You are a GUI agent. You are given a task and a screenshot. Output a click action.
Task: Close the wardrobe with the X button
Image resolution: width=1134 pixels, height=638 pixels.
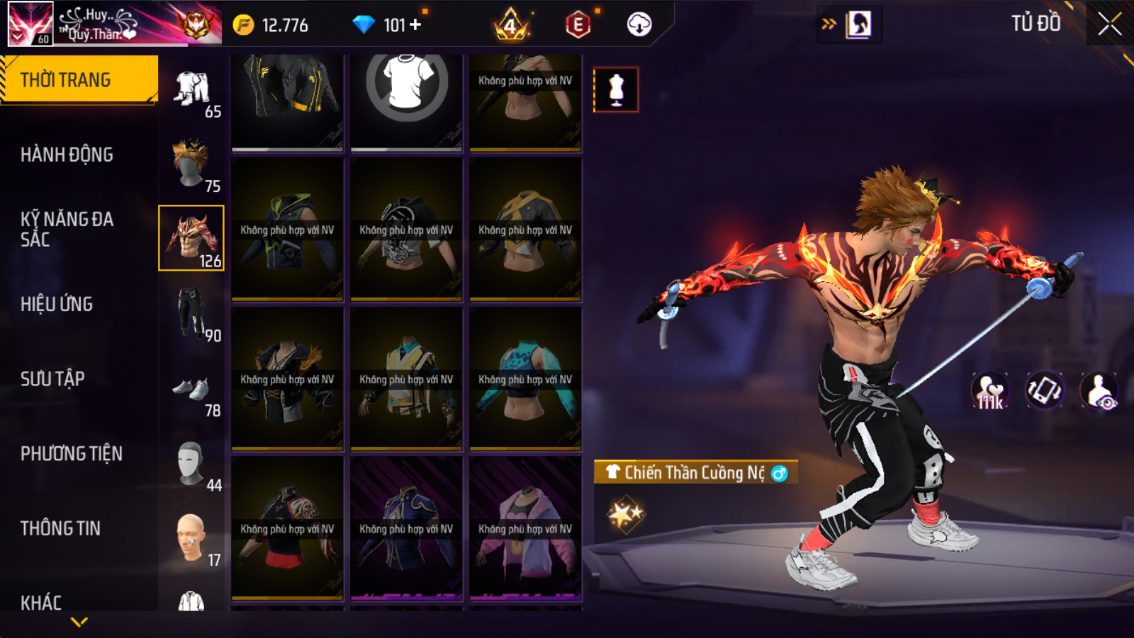(x=1109, y=25)
